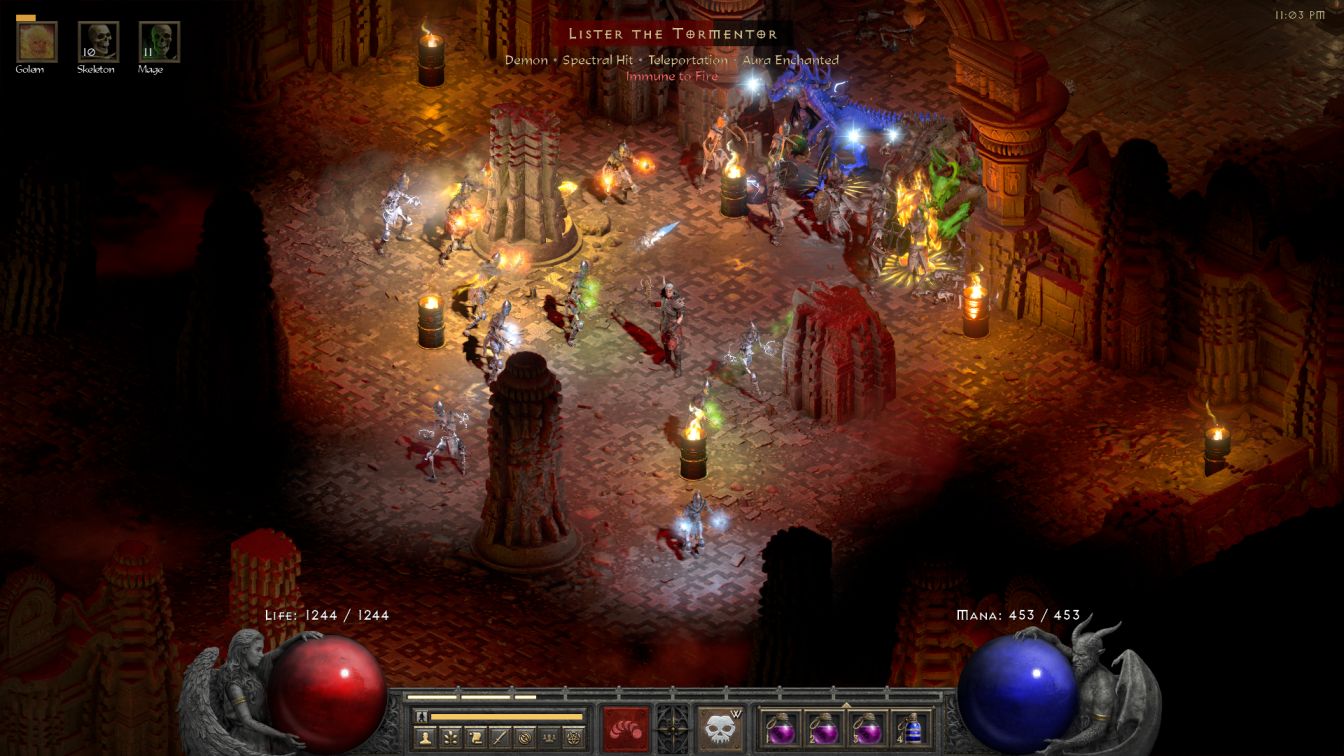Change the skull right-click skill
Viewport: 1344px width, 756px height.
[x=720, y=728]
